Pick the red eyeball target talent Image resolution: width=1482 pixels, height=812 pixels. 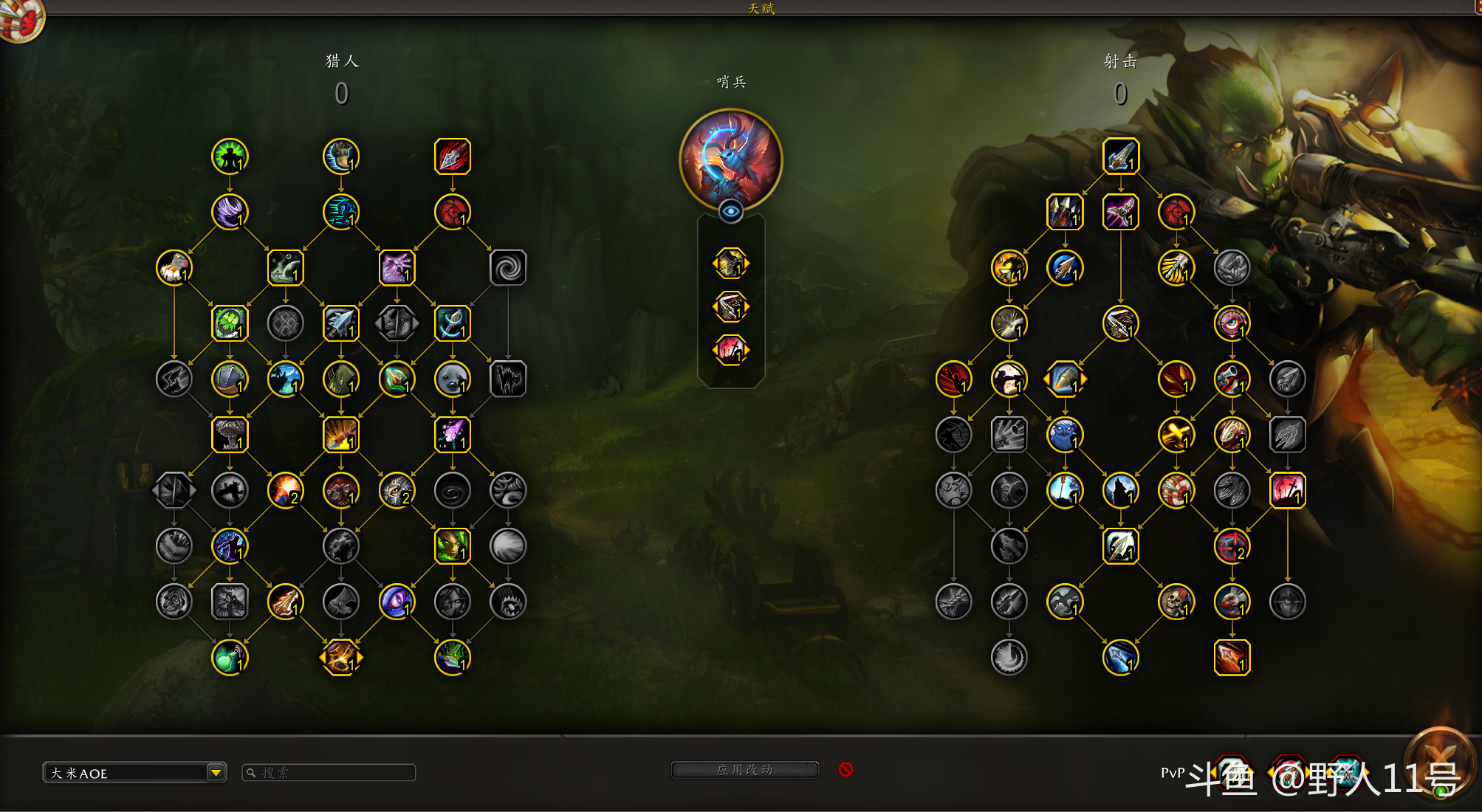1232,323
